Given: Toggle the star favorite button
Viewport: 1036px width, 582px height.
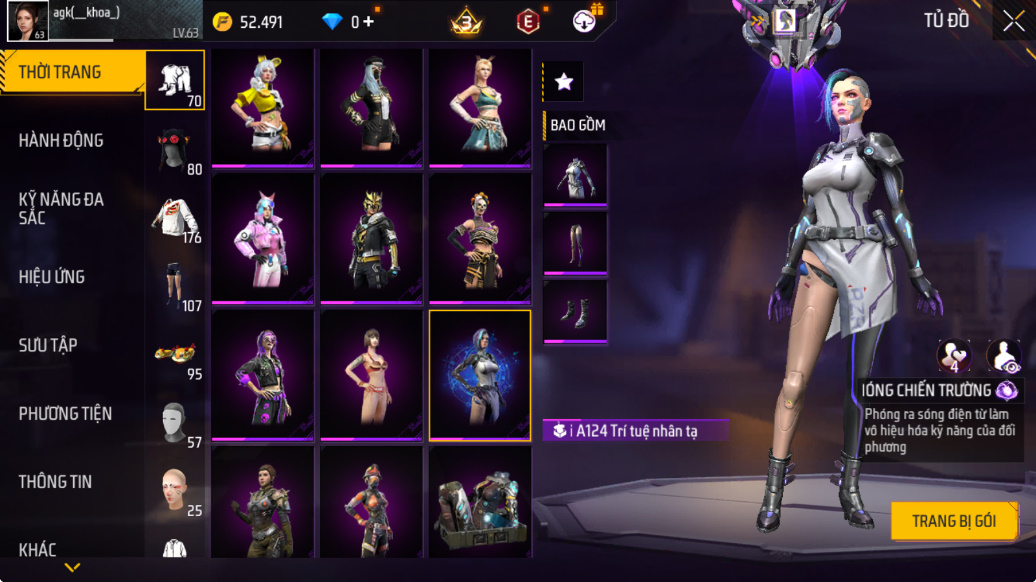Looking at the screenshot, I should pyautogui.click(x=563, y=82).
